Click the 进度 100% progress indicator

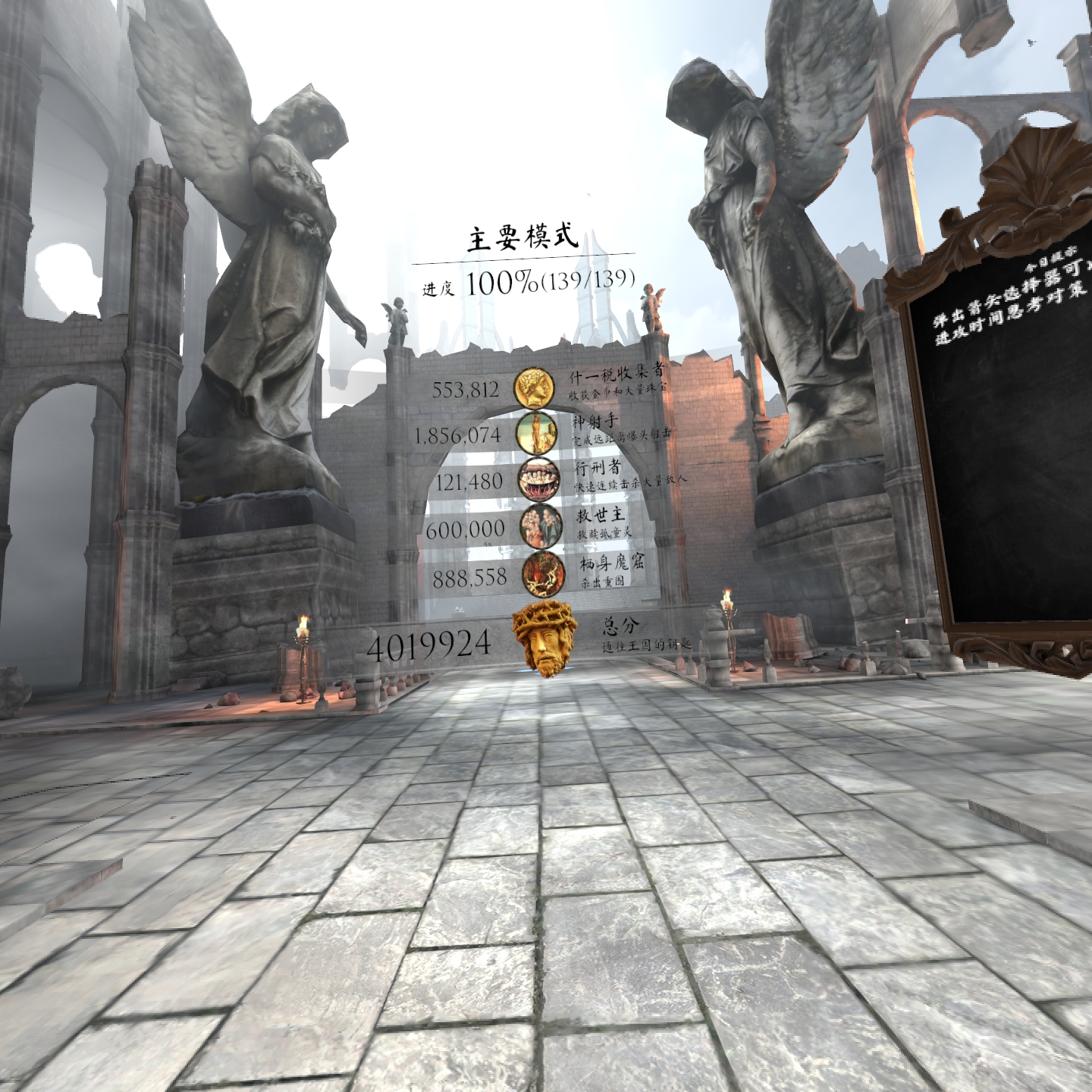point(526,282)
